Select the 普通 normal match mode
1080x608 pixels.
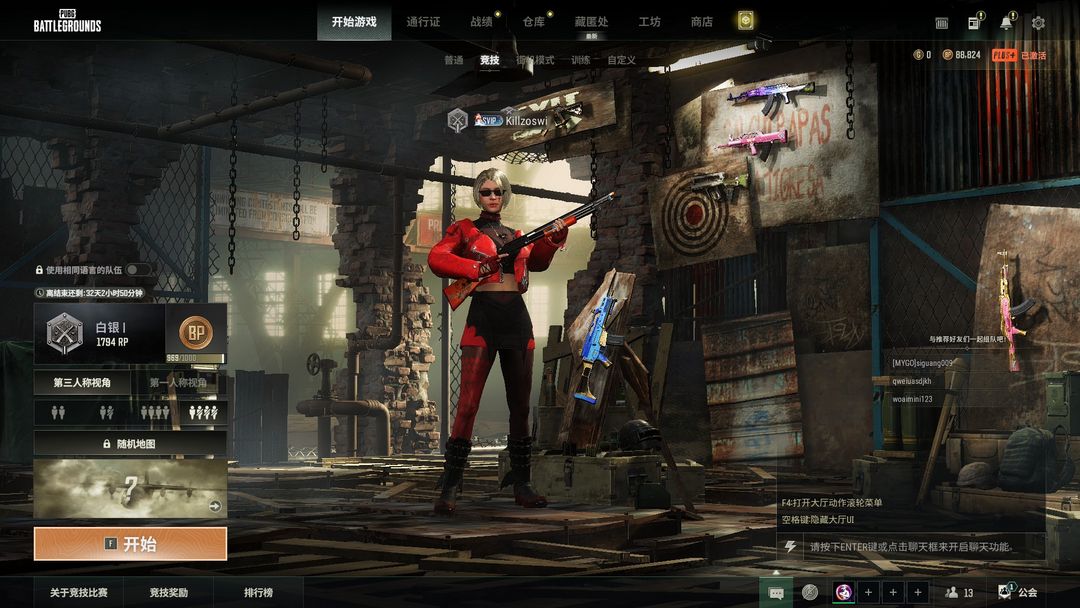454,60
